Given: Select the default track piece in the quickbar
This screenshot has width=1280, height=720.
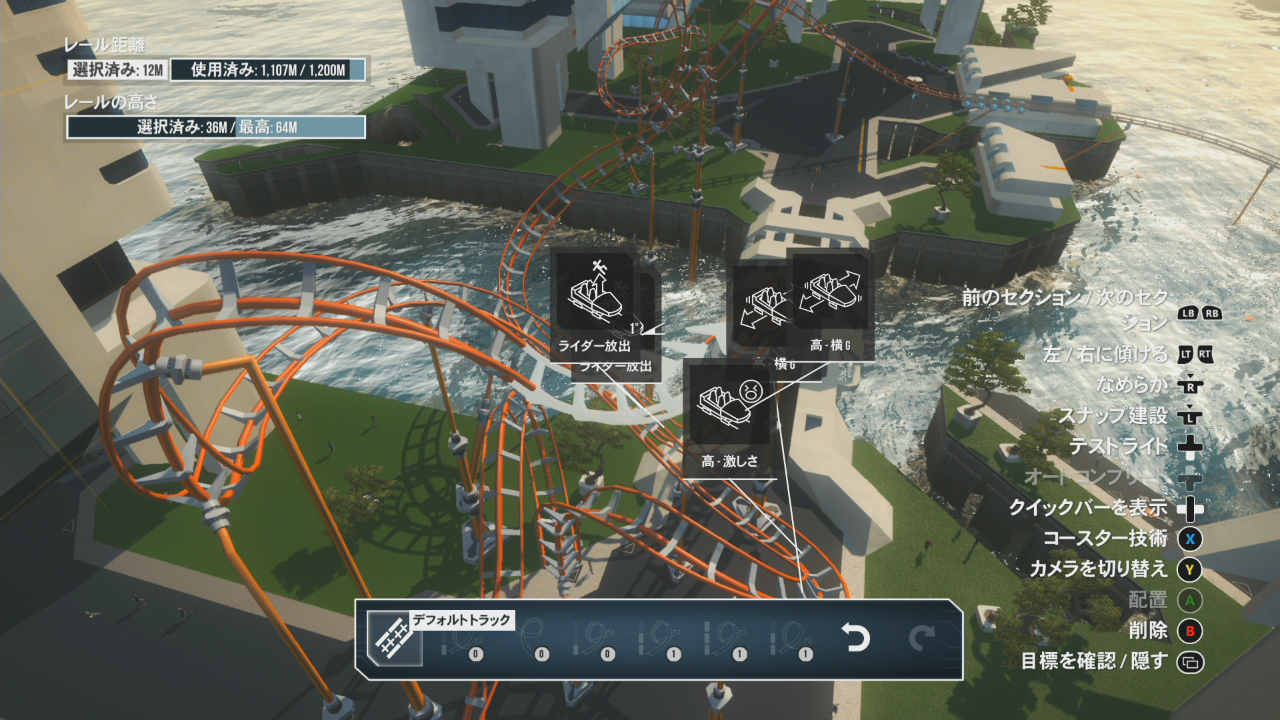Looking at the screenshot, I should (x=390, y=639).
